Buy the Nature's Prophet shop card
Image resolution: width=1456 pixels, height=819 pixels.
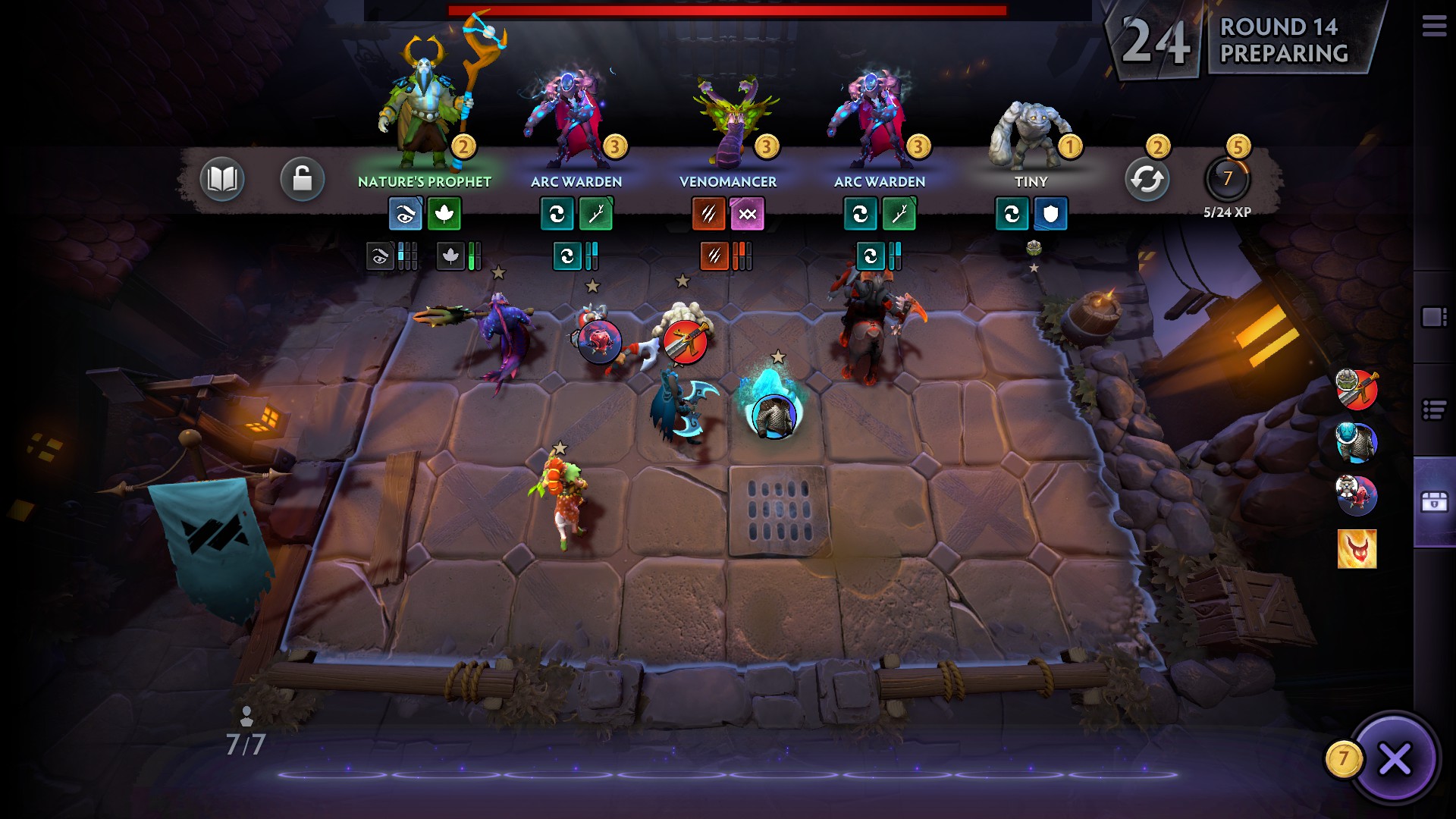tap(424, 114)
